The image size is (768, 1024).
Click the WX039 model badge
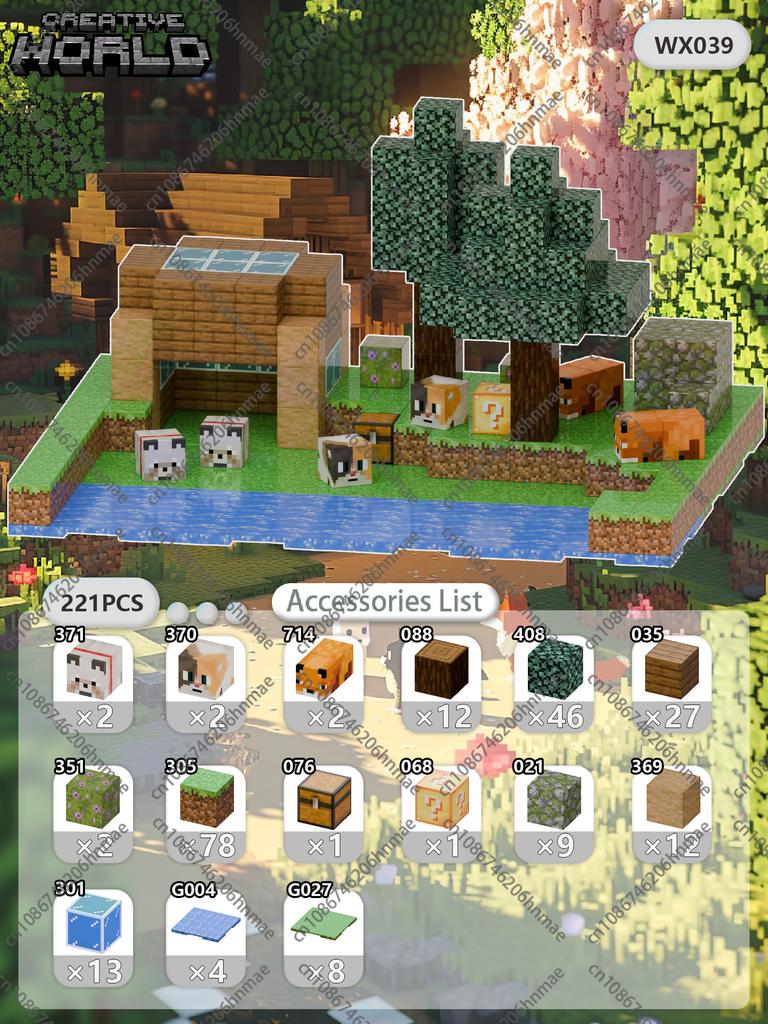692,45
